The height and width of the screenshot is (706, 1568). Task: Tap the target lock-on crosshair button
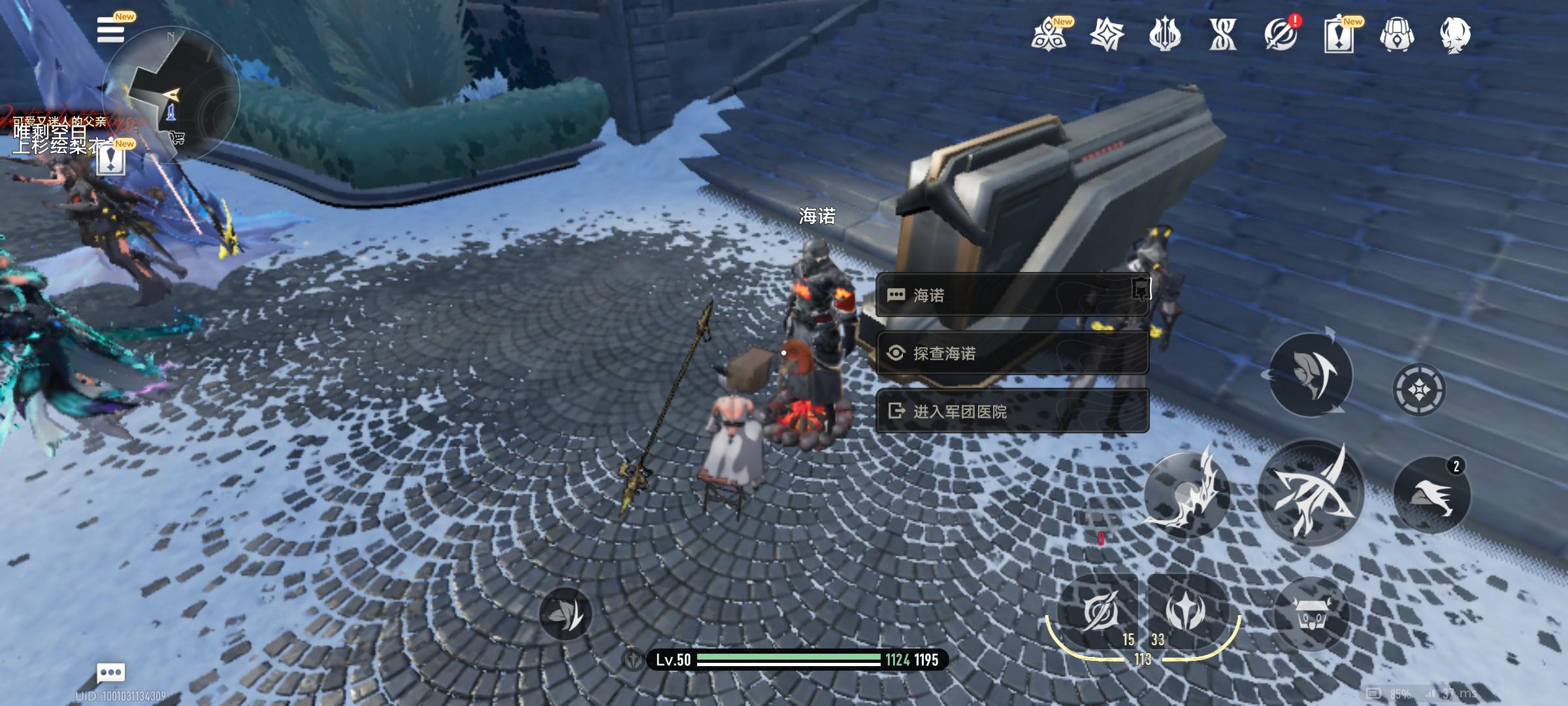tap(1419, 390)
